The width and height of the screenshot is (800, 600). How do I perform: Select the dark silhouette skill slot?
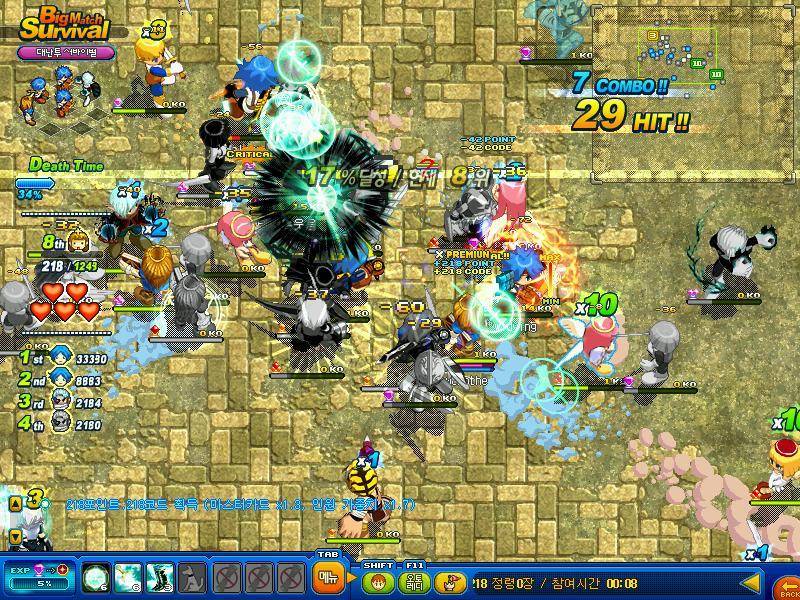point(192,577)
